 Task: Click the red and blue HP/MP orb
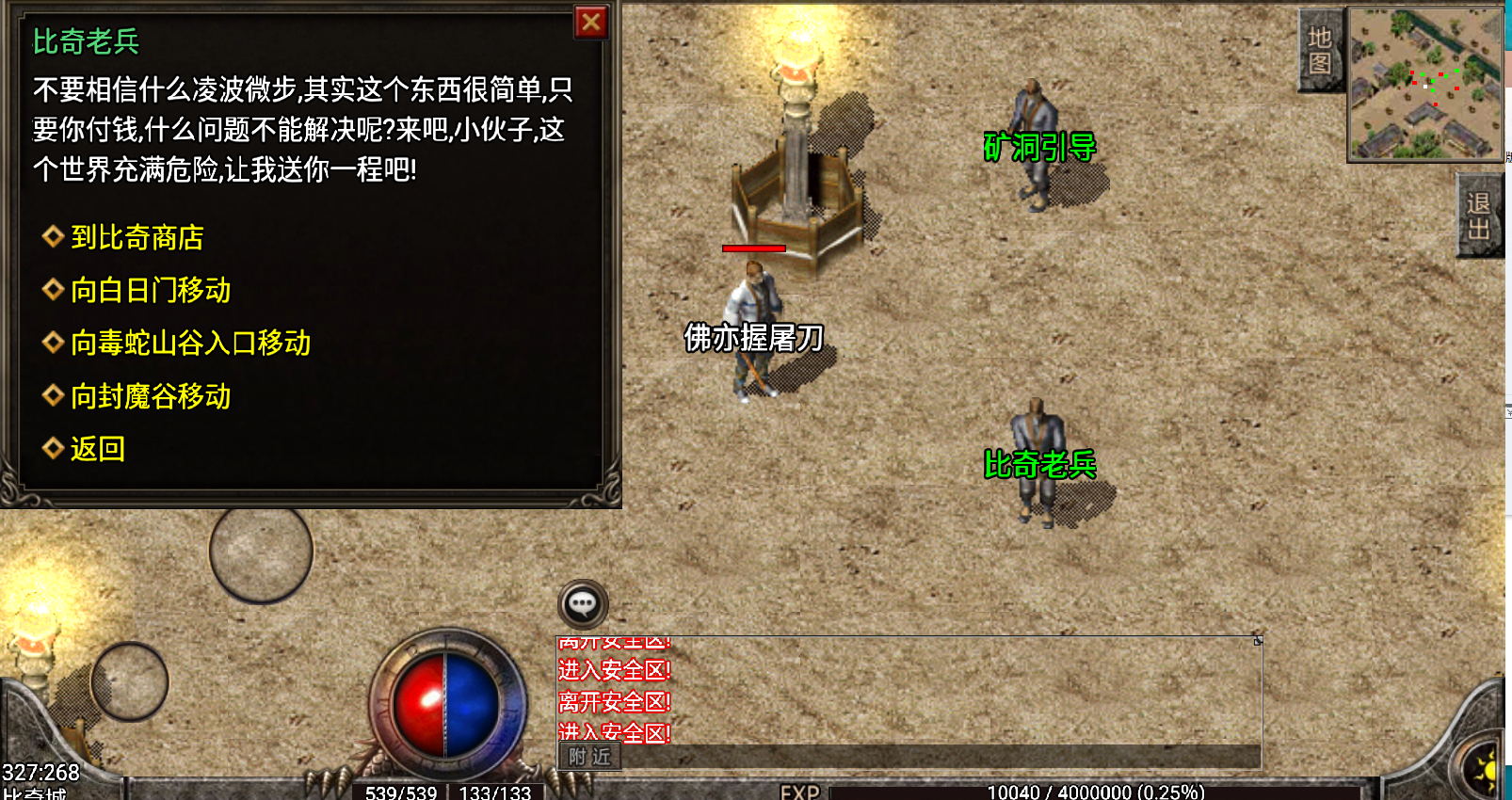coord(442,701)
